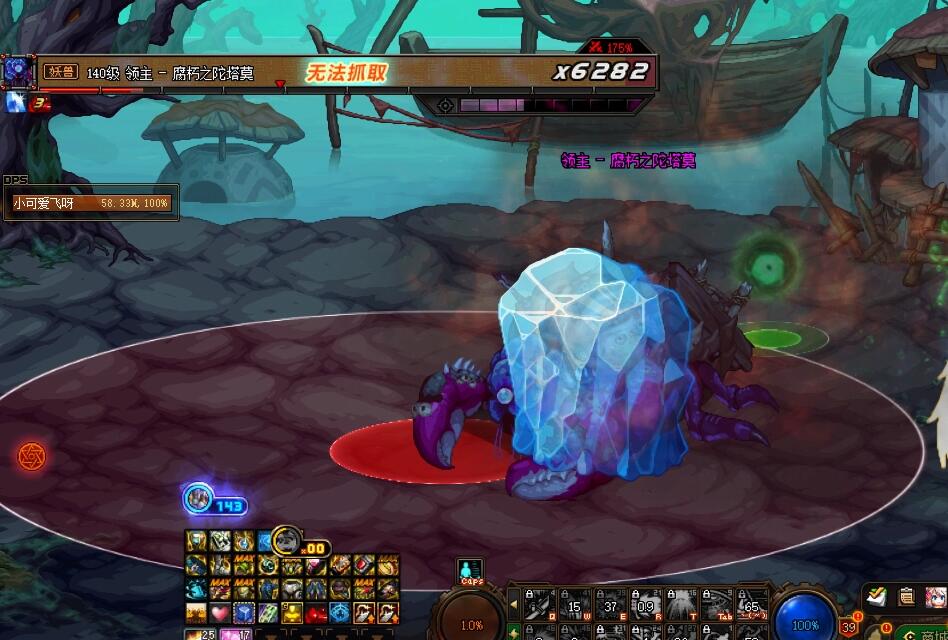Click the pink heart buff icon
Image resolution: width=948 pixels, height=640 pixels.
[220, 612]
